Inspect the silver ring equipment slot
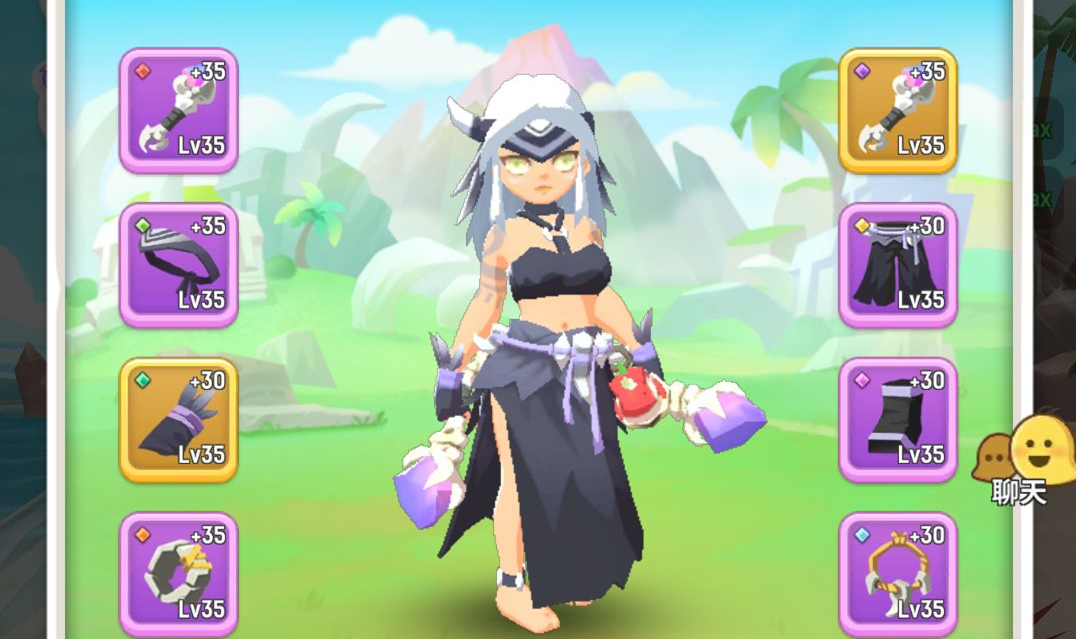 click(x=178, y=574)
